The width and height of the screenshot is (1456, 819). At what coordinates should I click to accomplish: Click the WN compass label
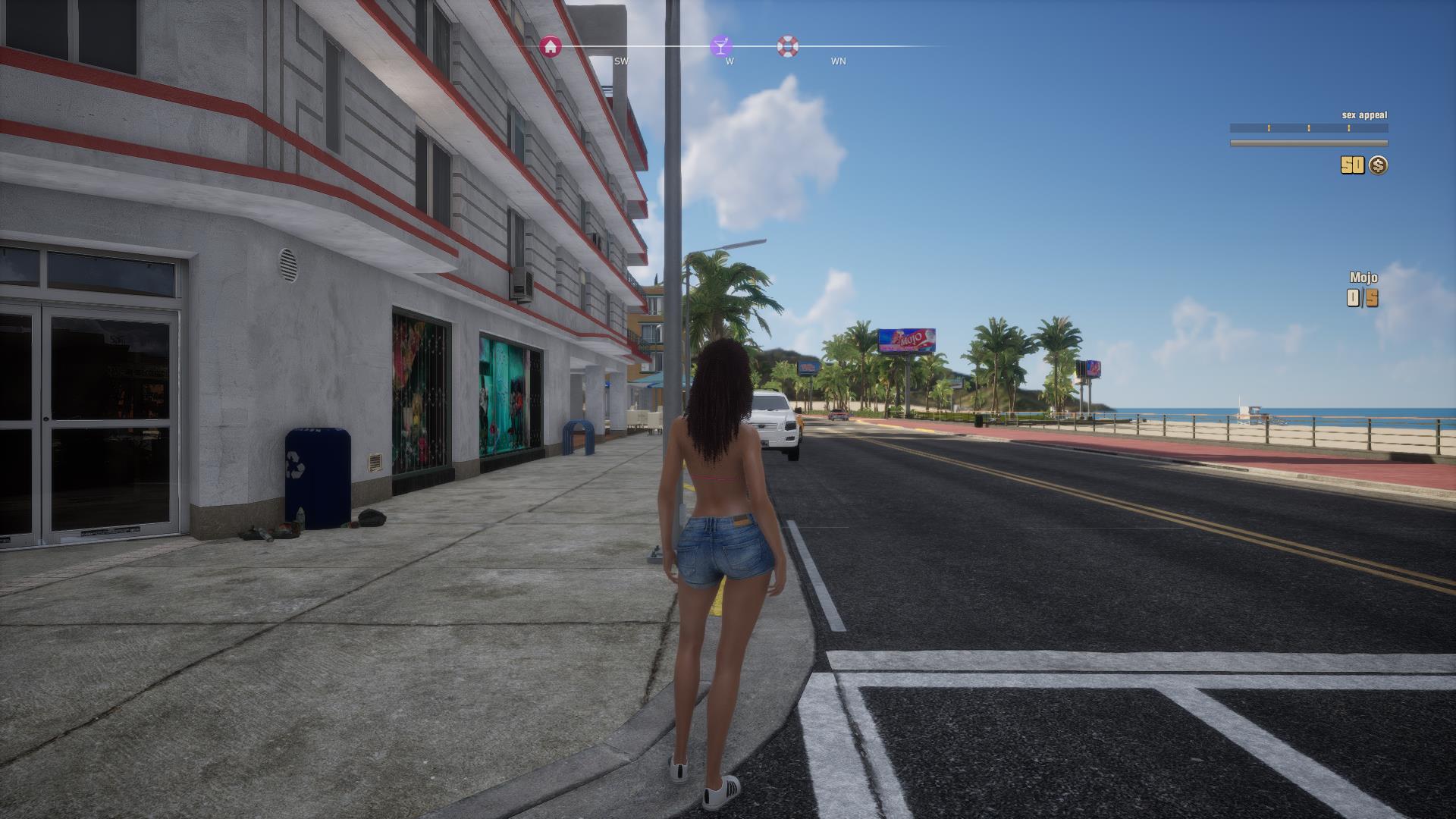(x=837, y=61)
